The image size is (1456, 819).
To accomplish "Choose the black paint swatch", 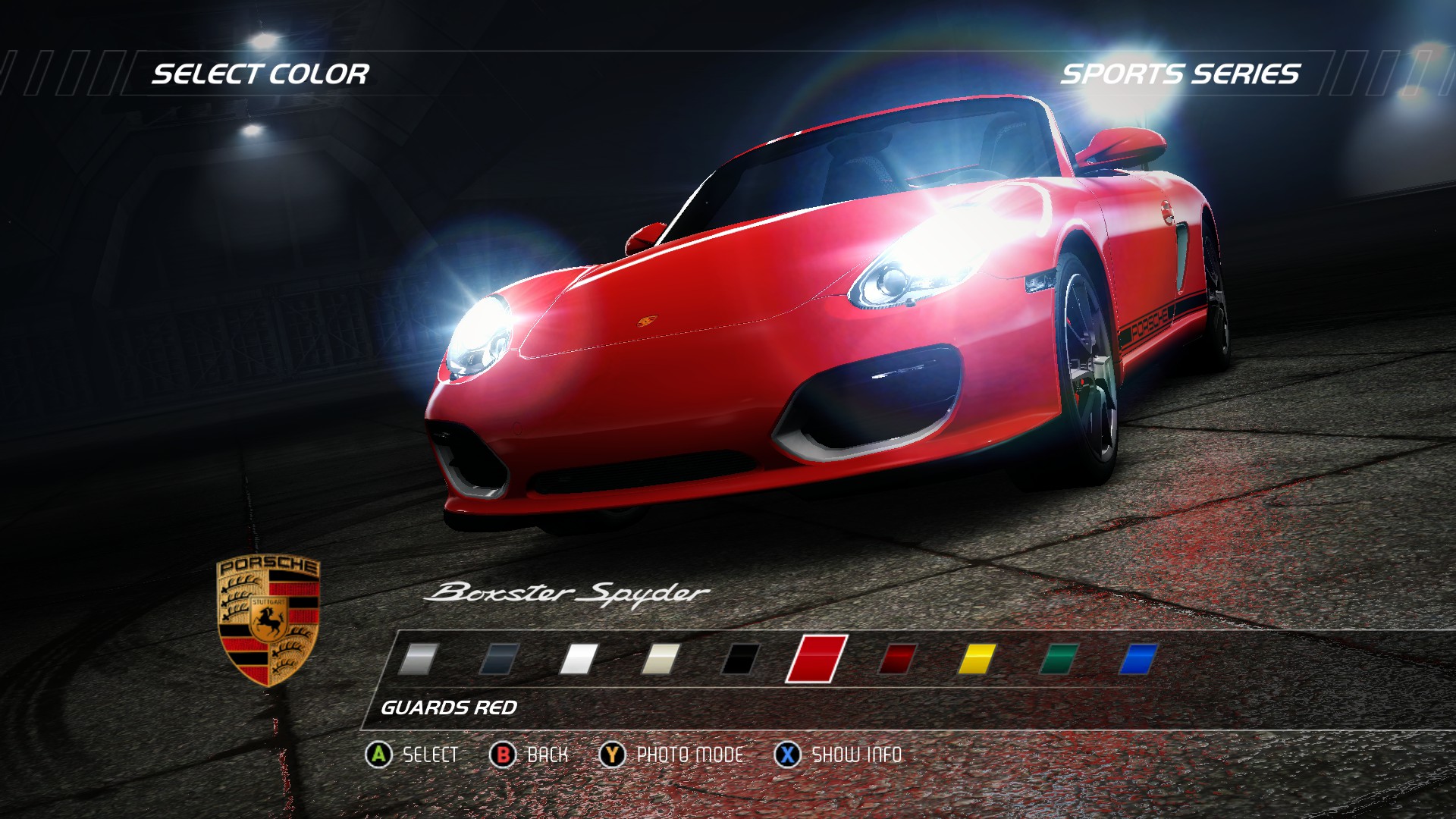I will 740,659.
